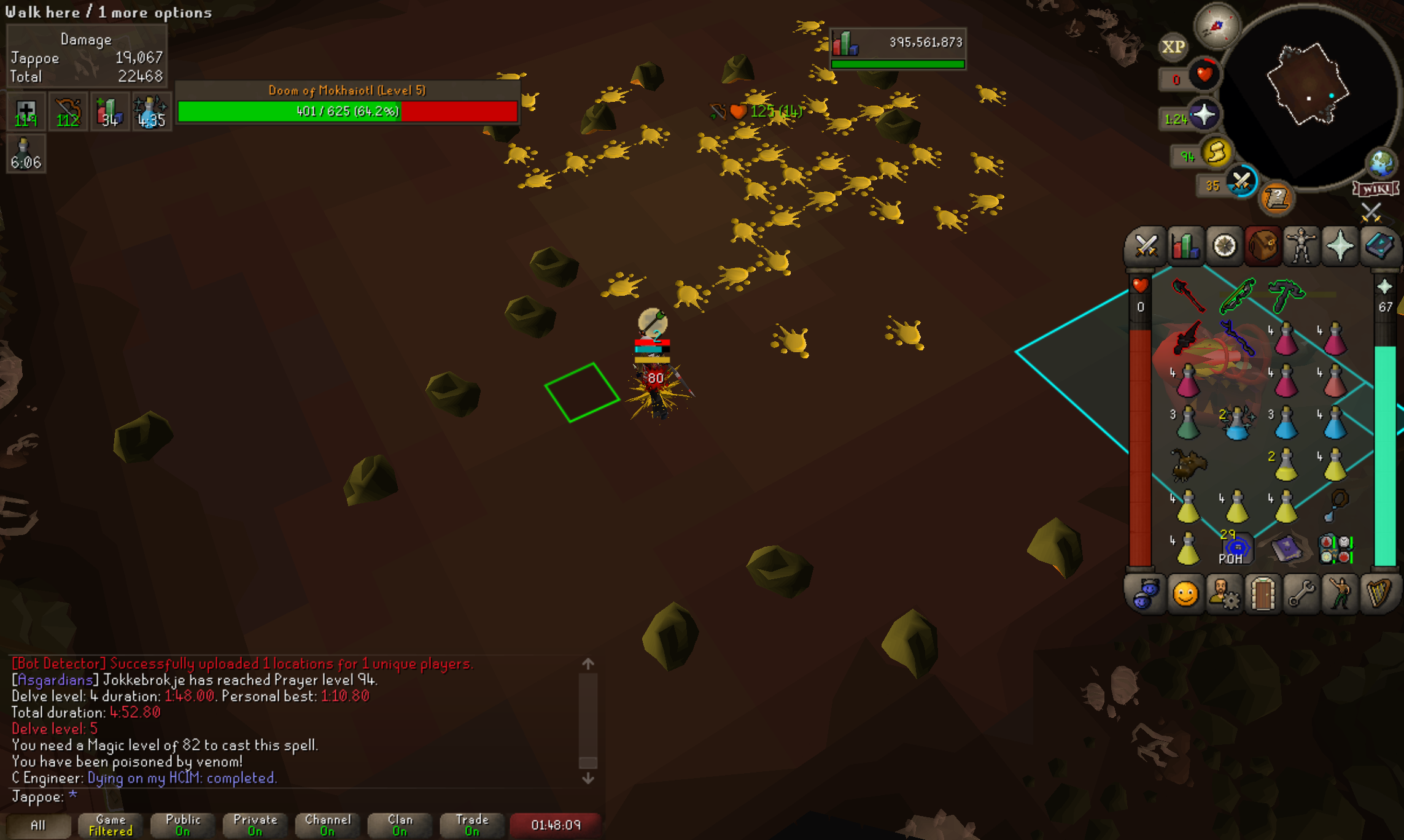Open the Logout door tab

[x=1262, y=593]
